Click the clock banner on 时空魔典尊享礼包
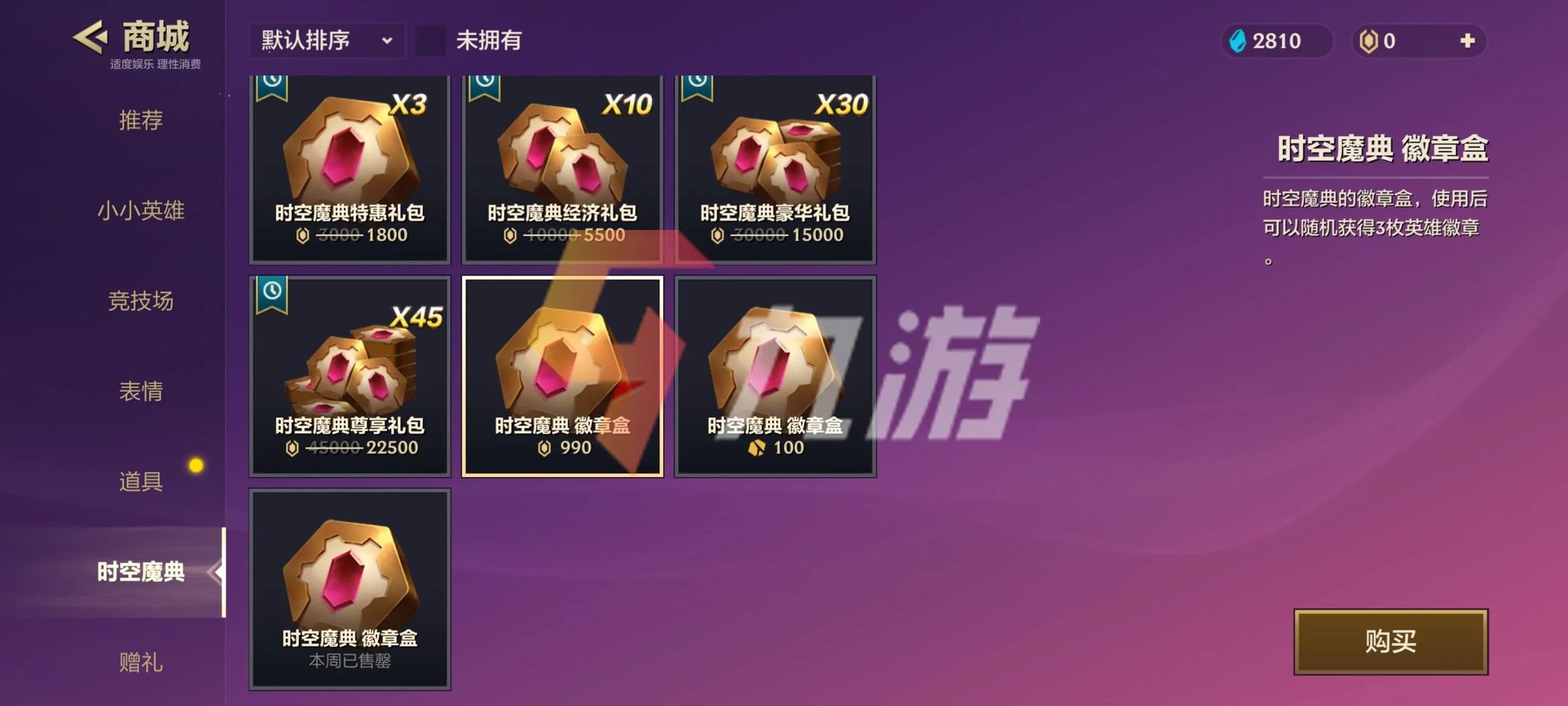This screenshot has height=706, width=1568. point(272,293)
